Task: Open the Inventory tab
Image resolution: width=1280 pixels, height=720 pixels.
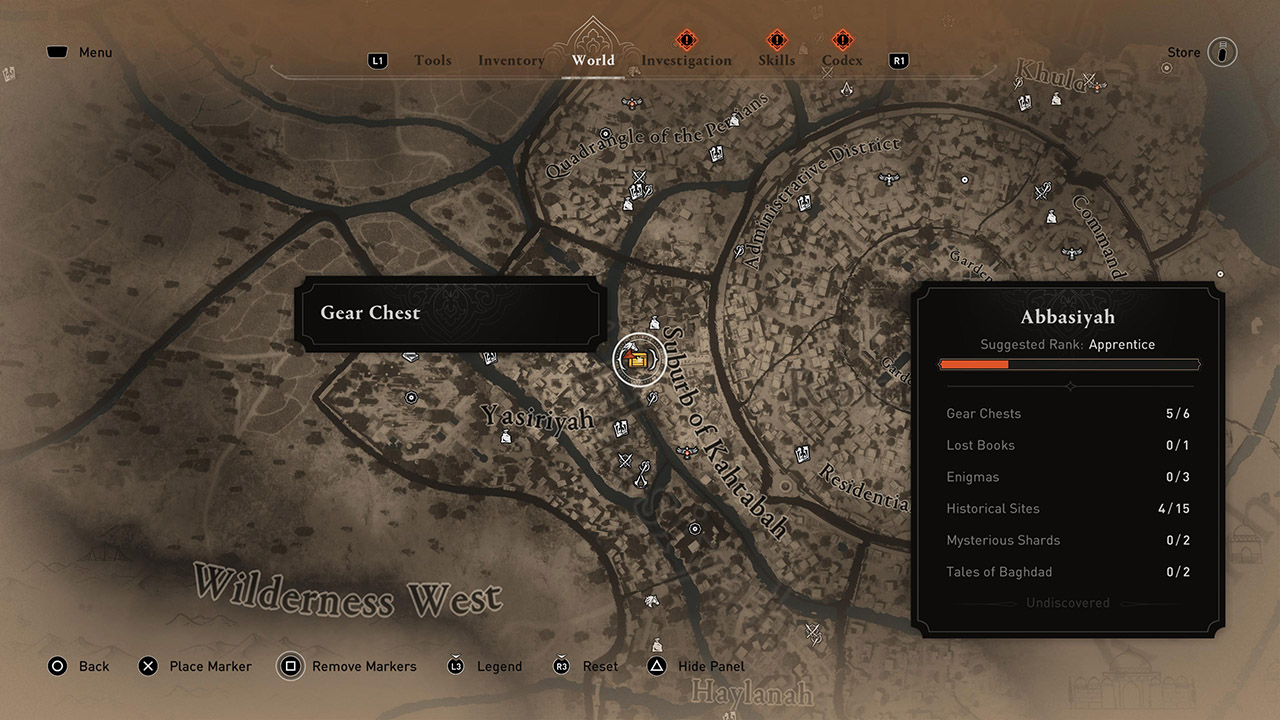Action: [511, 61]
